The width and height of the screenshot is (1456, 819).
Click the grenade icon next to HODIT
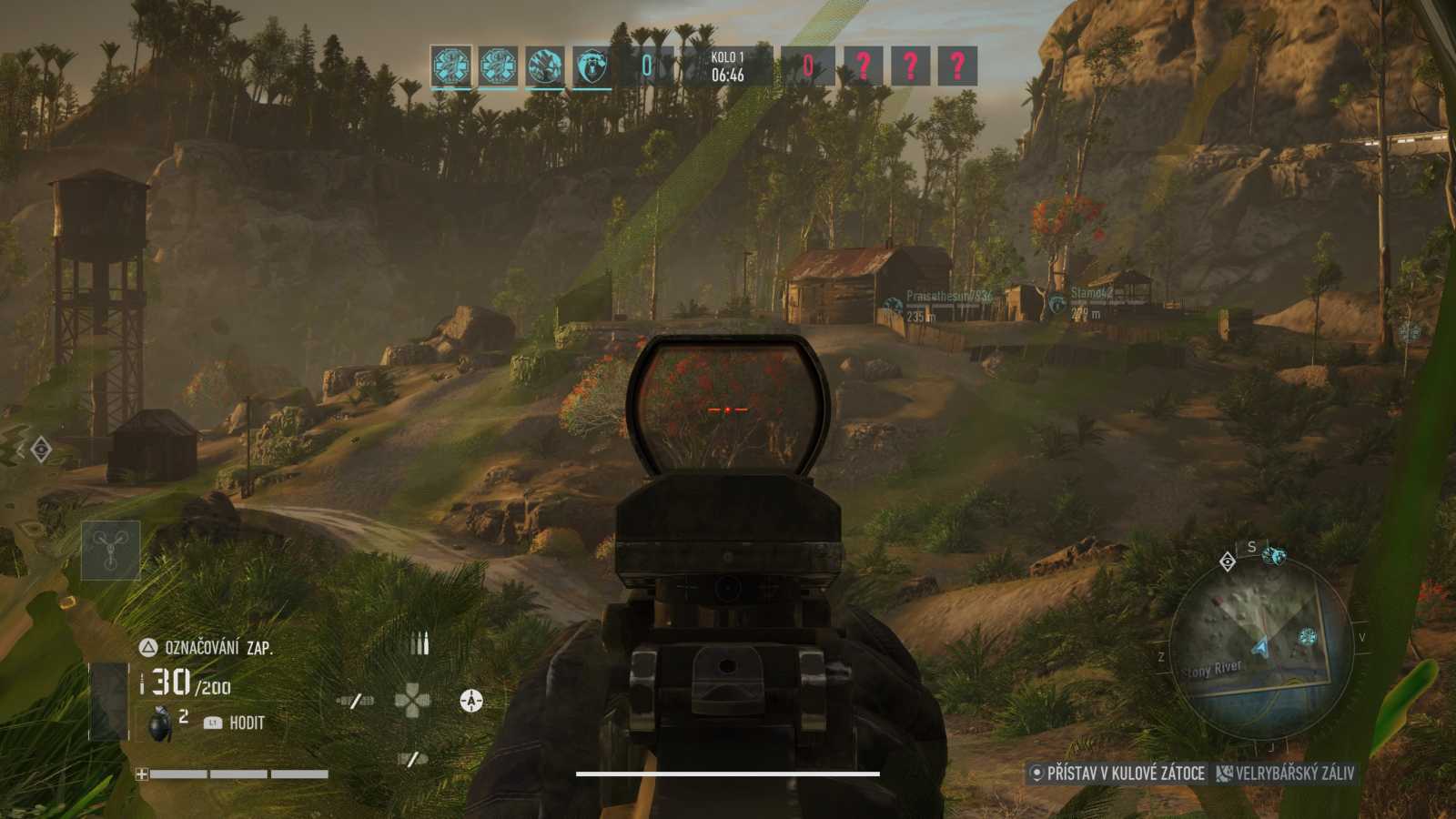[160, 723]
